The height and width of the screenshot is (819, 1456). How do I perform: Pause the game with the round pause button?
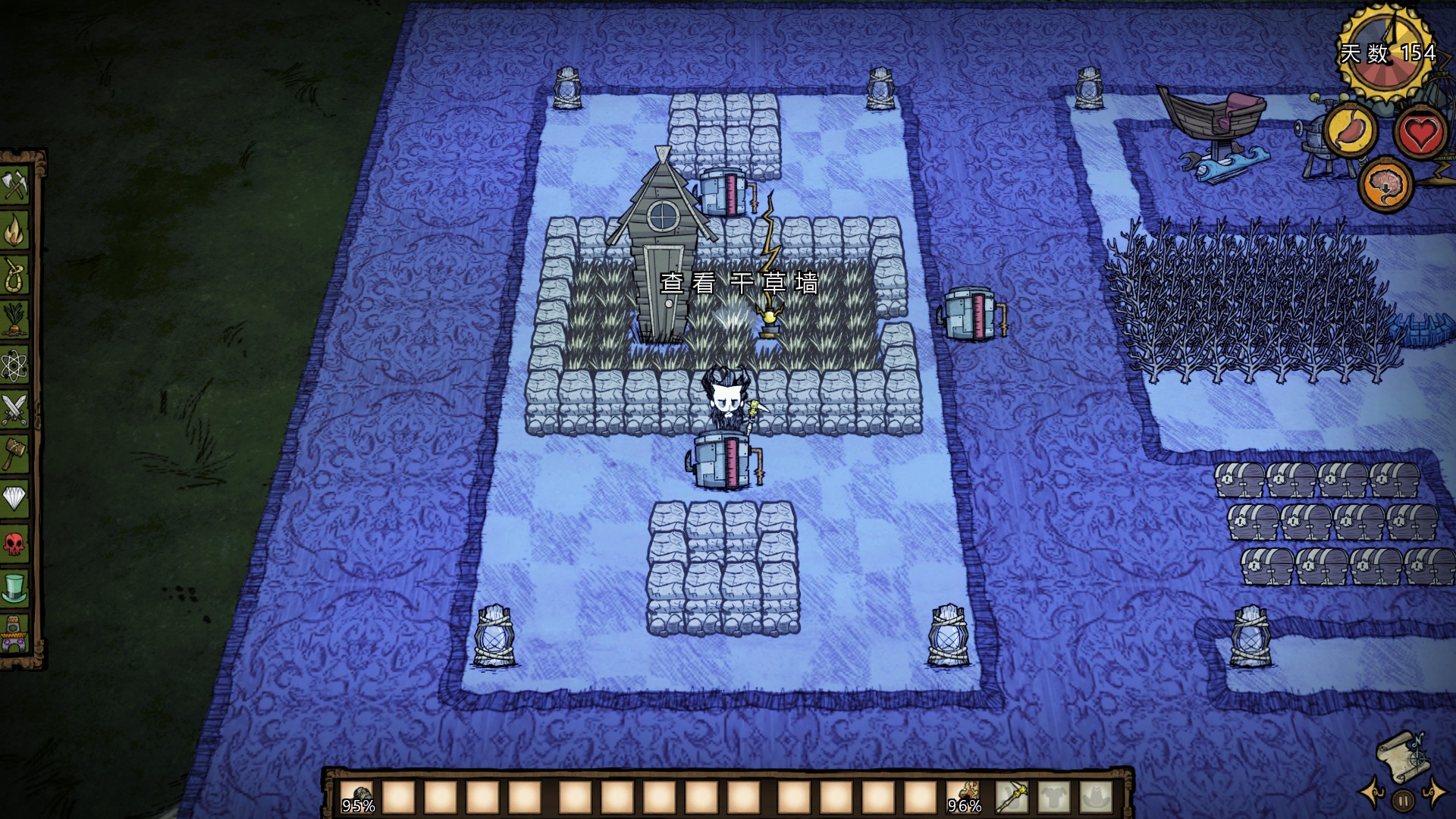coord(1404,799)
